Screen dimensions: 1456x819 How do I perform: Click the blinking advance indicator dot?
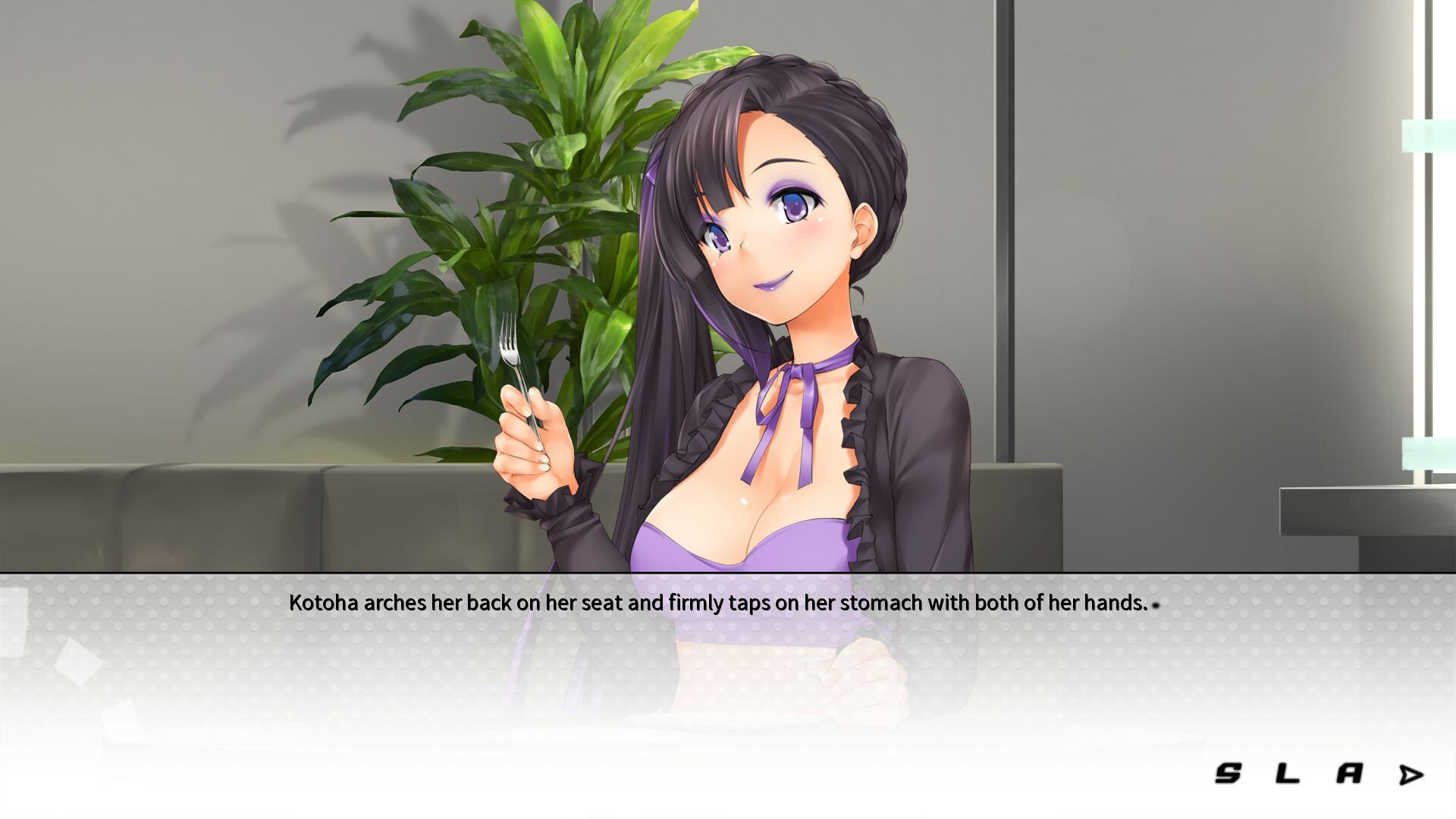pyautogui.click(x=1157, y=607)
